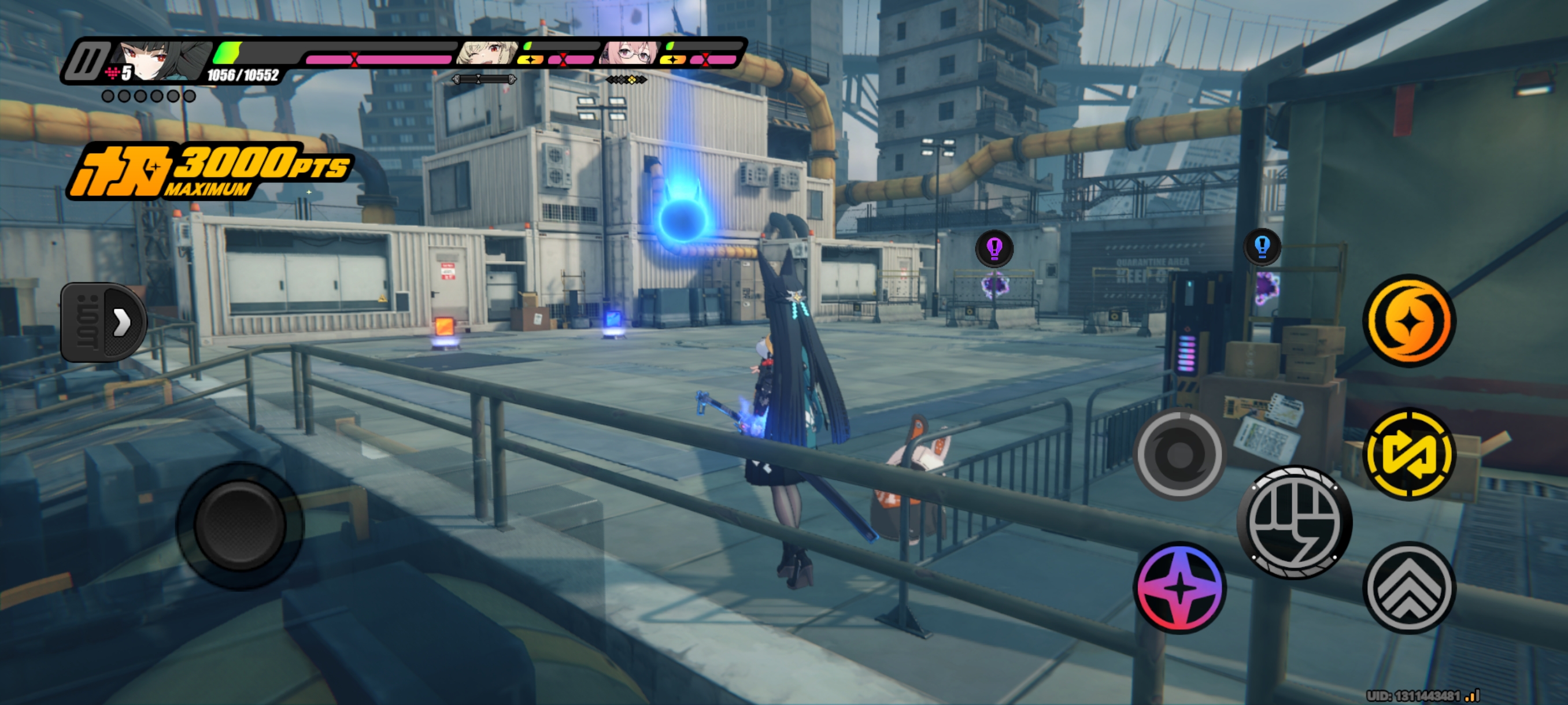Tap the virtual movement joystick
The height and width of the screenshot is (705, 1568).
(x=240, y=525)
